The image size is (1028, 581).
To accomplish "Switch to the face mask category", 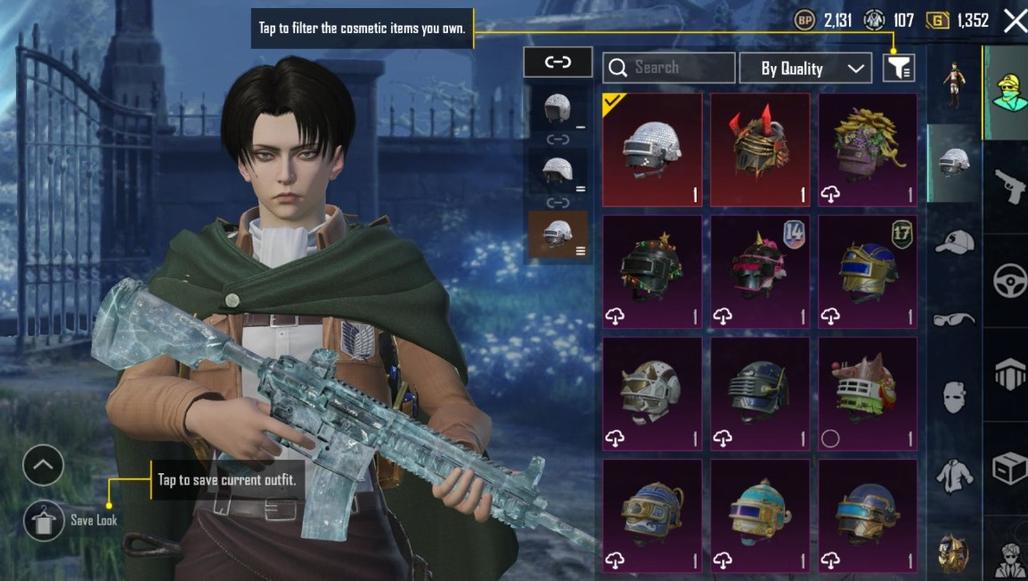I will click(954, 395).
